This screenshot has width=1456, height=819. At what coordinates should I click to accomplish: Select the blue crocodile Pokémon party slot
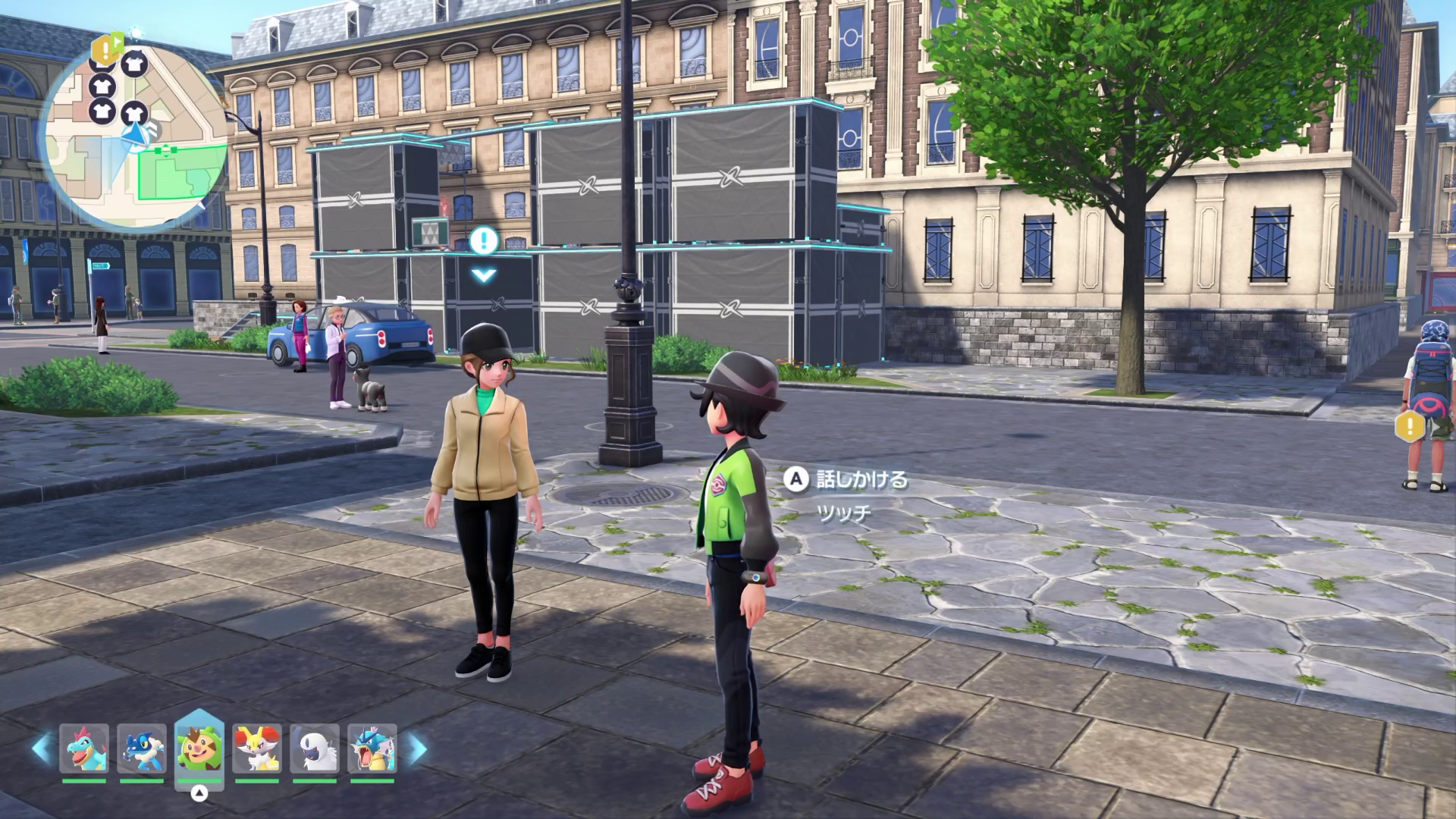point(84,748)
